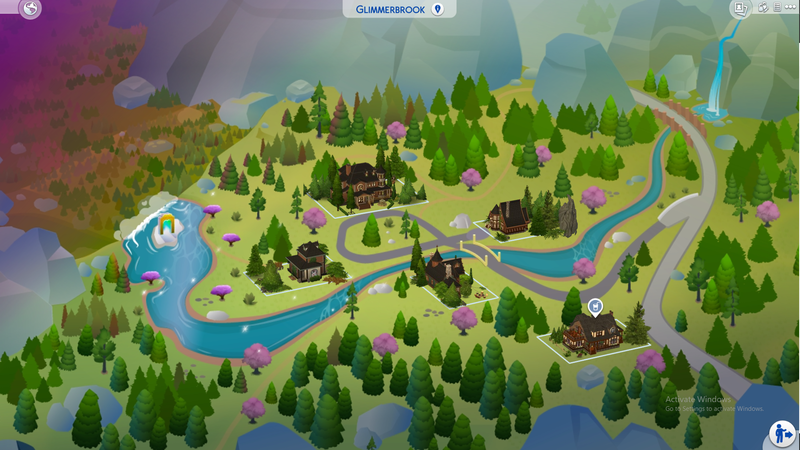Open the Manage Households icon
This screenshot has width=800, height=450.
(763, 7)
